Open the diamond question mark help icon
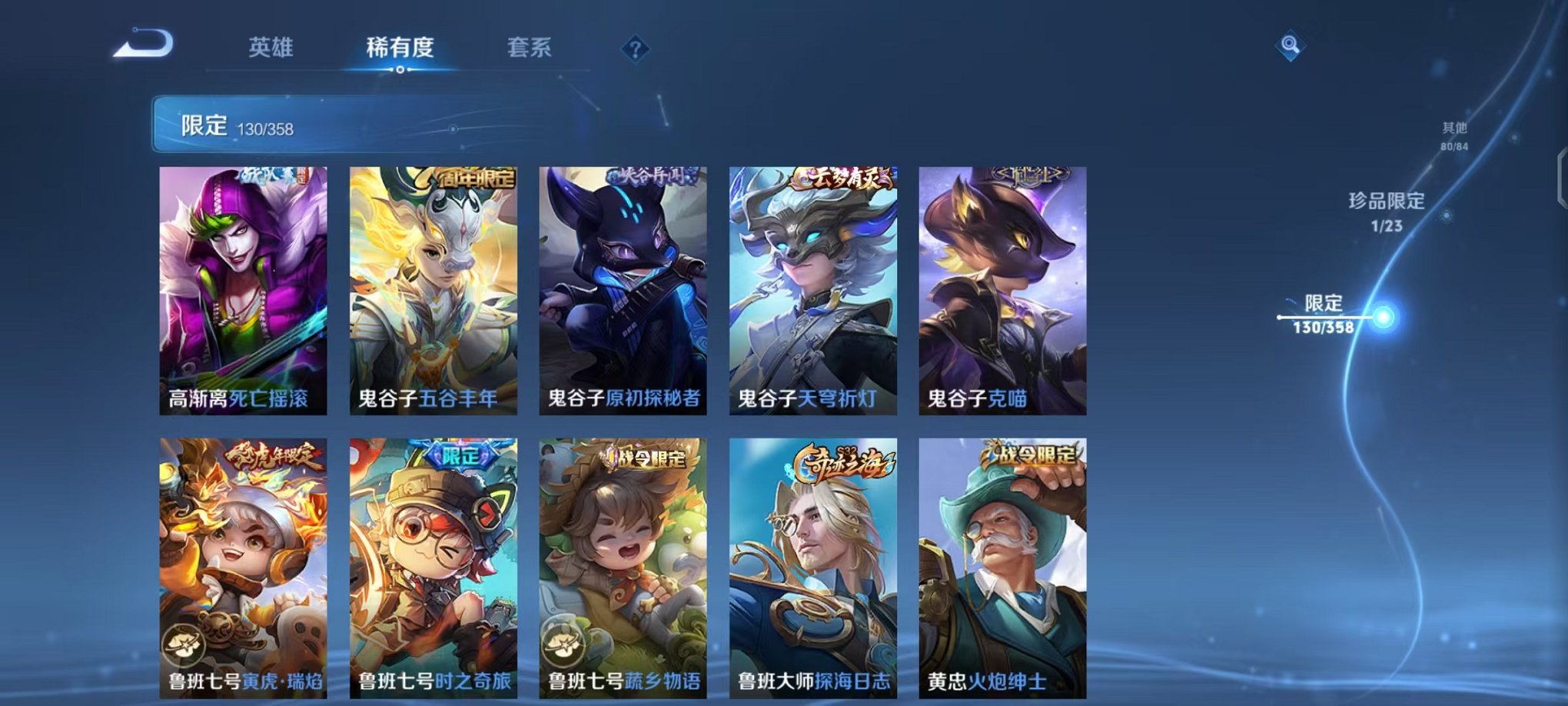Image resolution: width=1568 pixels, height=706 pixels. [x=635, y=50]
